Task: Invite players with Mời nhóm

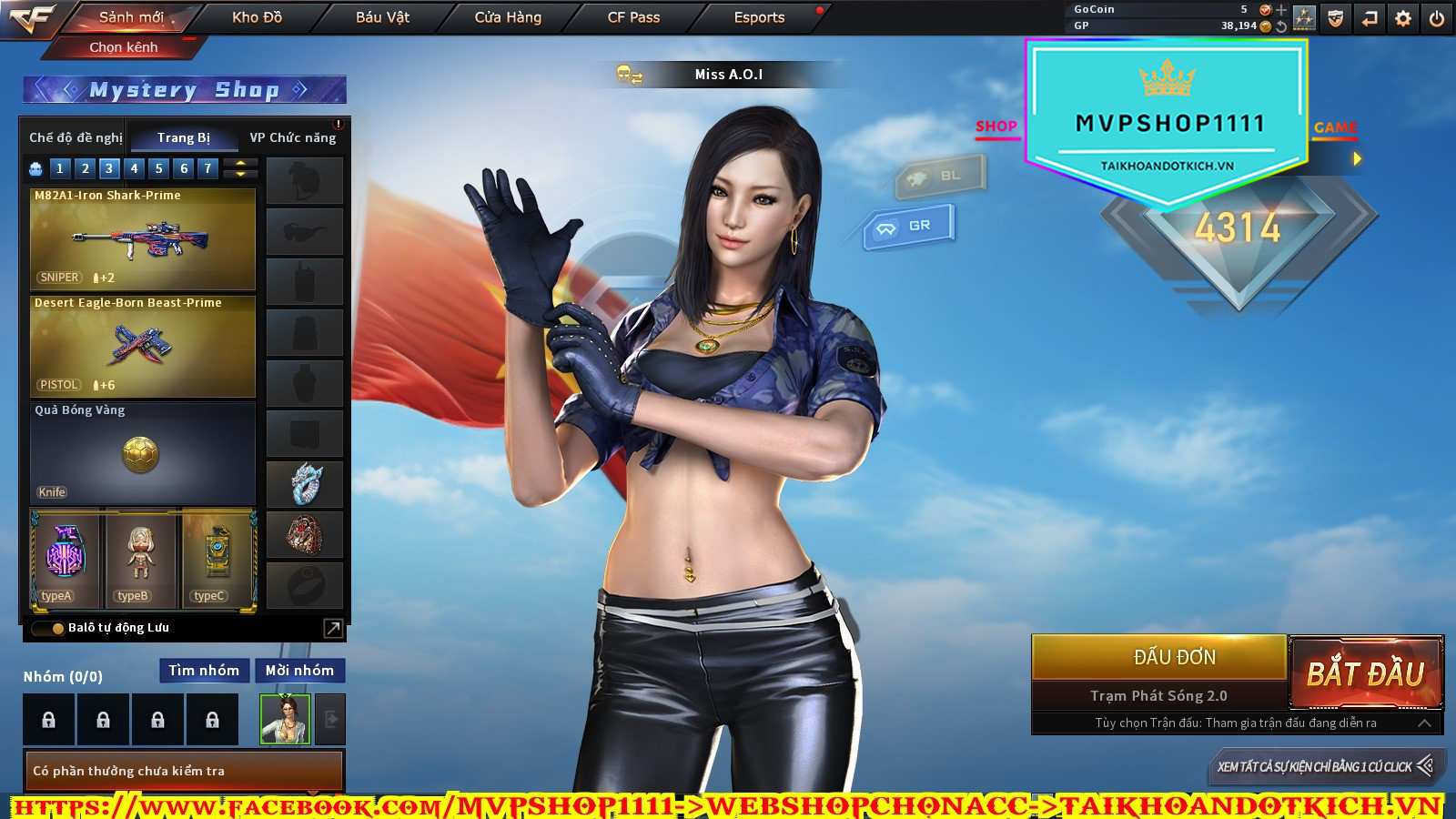Action: [x=299, y=671]
